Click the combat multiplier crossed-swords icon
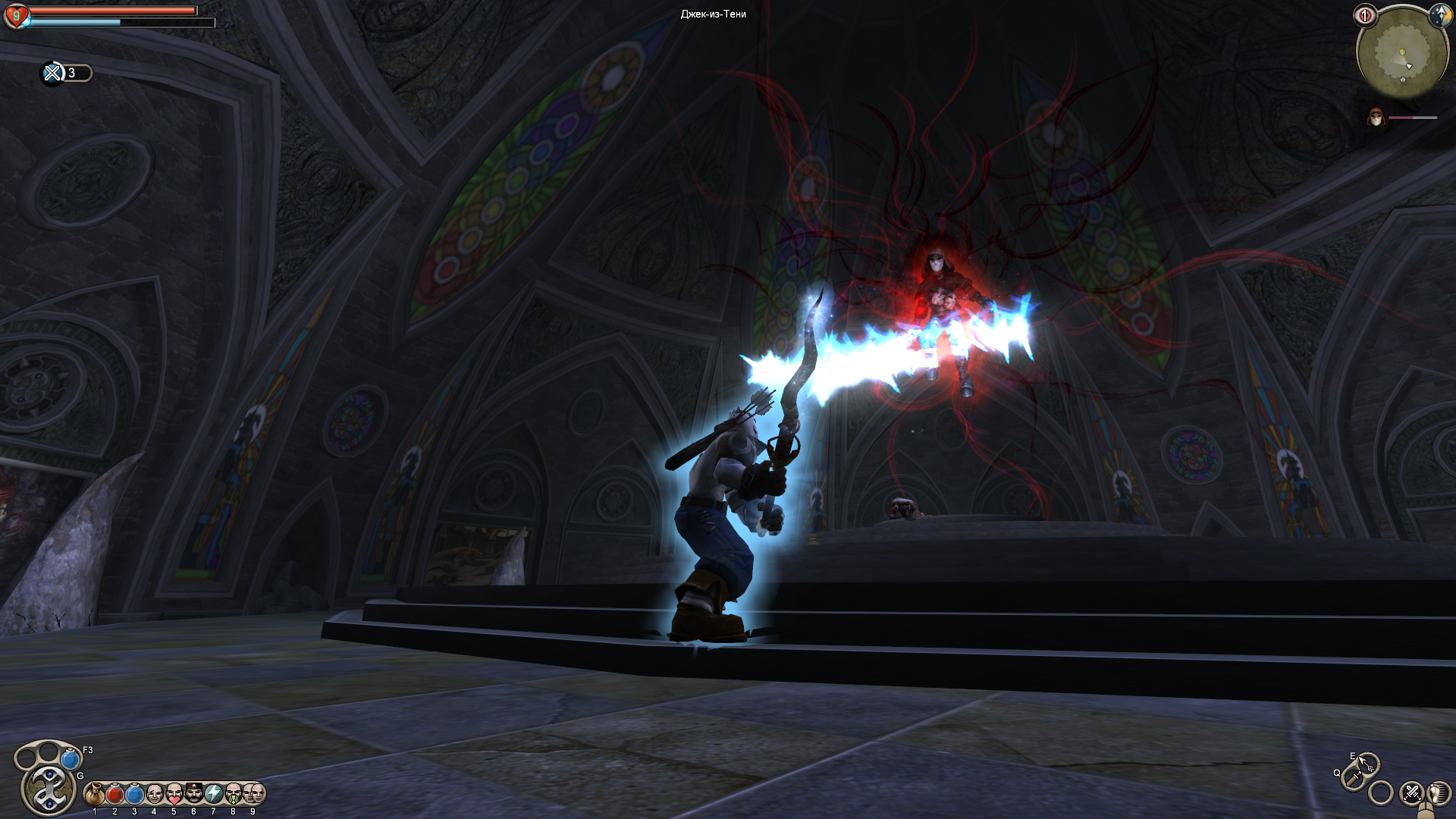The image size is (1456, 819). coord(52,73)
